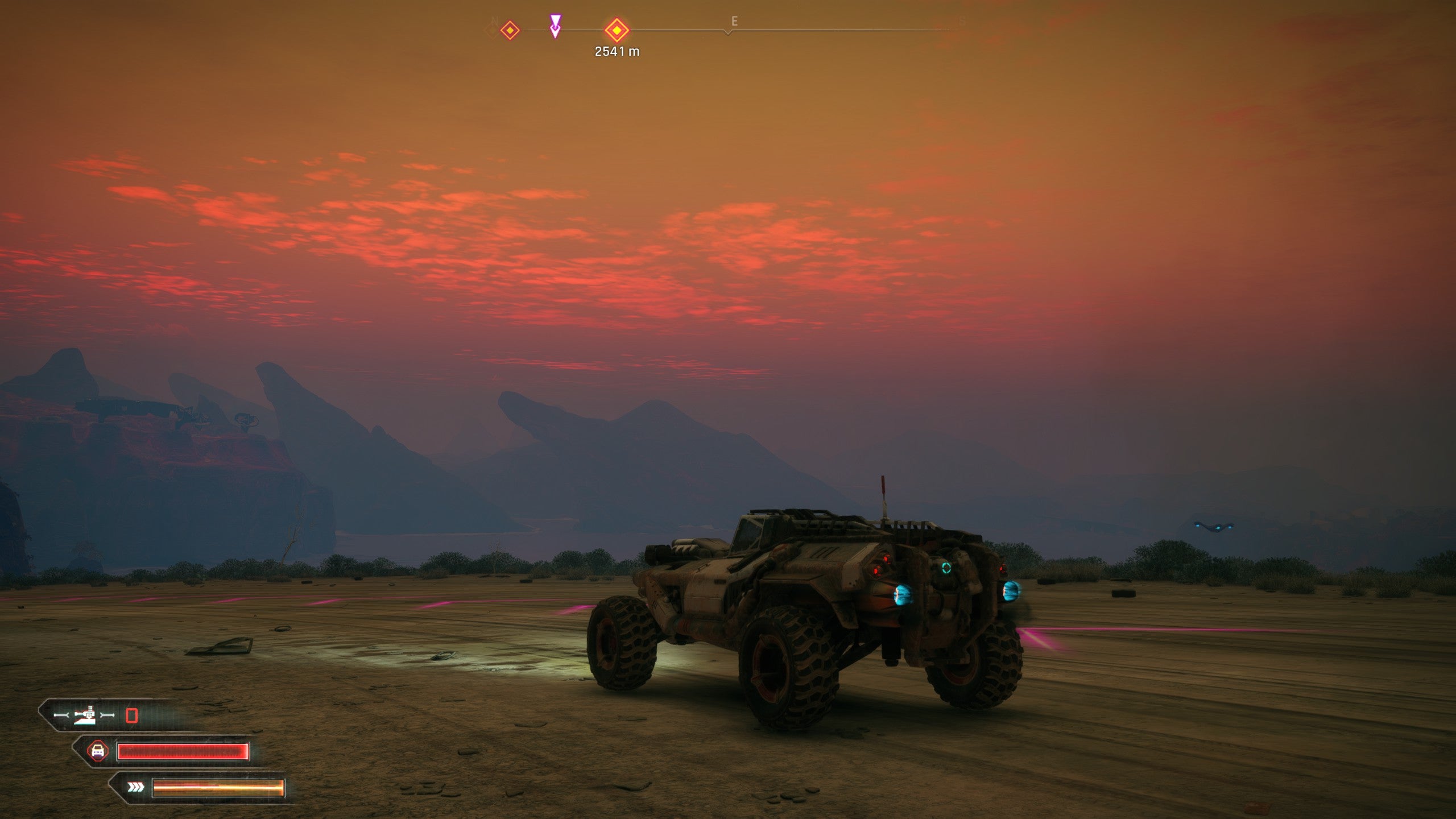Select the red car vehicle health icon
The image size is (1456, 819).
[x=98, y=751]
